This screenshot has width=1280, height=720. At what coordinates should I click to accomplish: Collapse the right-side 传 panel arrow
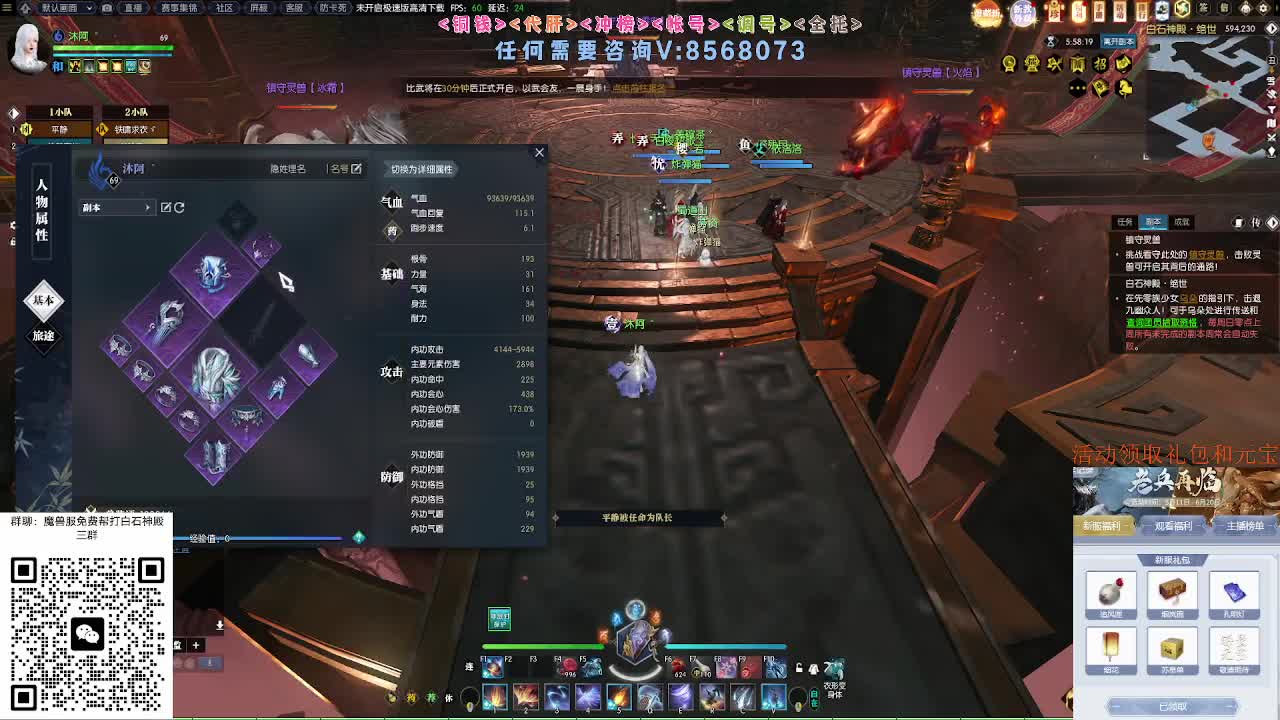(1271, 223)
